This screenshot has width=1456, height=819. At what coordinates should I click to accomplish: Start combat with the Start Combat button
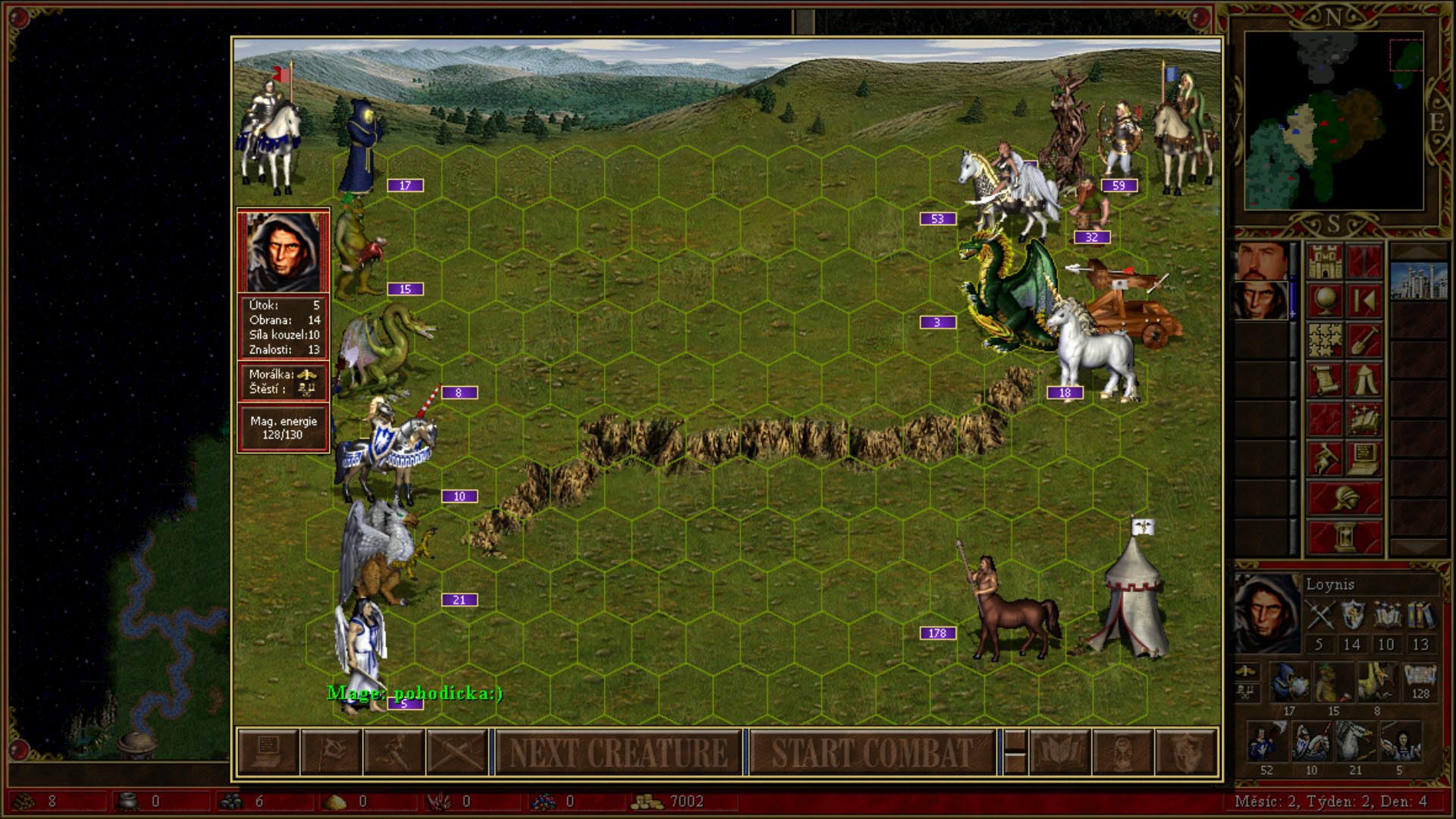pos(871,752)
